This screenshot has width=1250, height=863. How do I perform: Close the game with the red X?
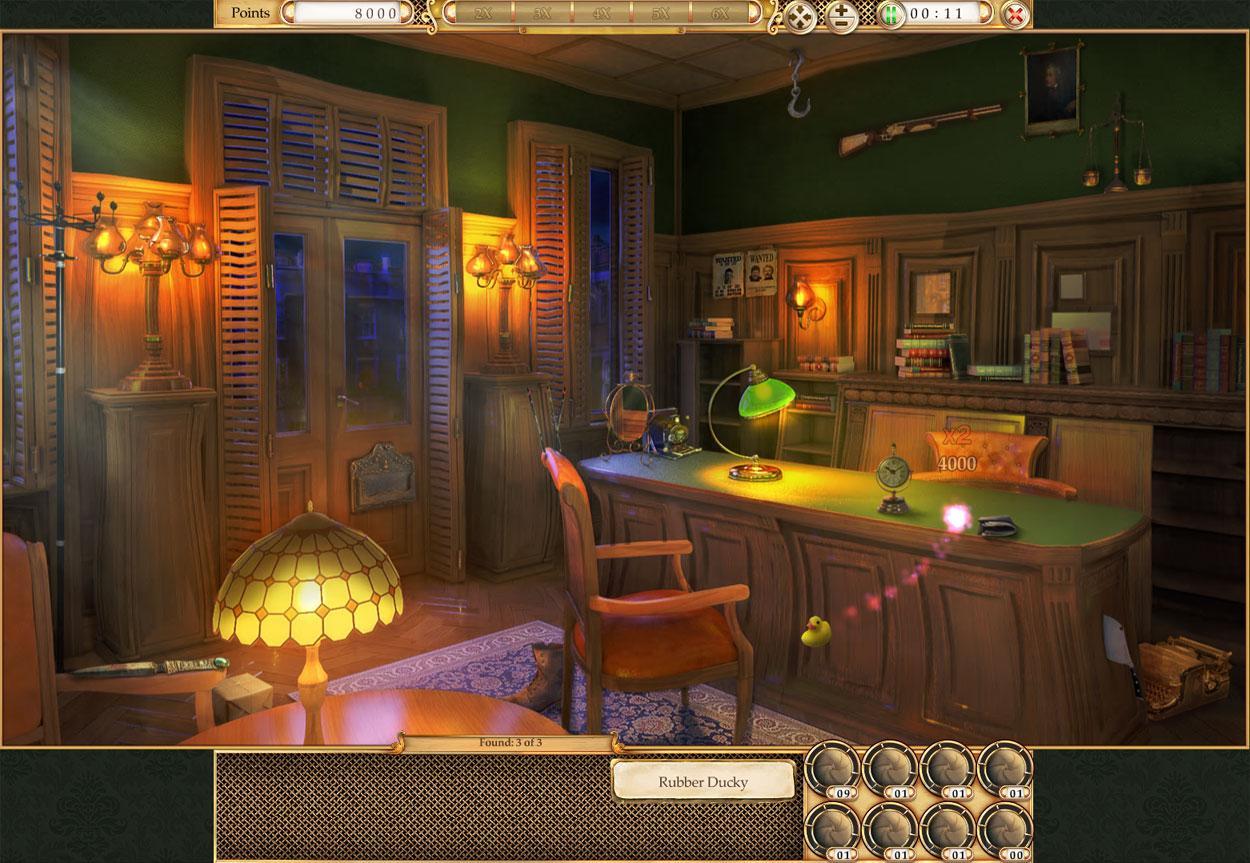pos(1014,15)
